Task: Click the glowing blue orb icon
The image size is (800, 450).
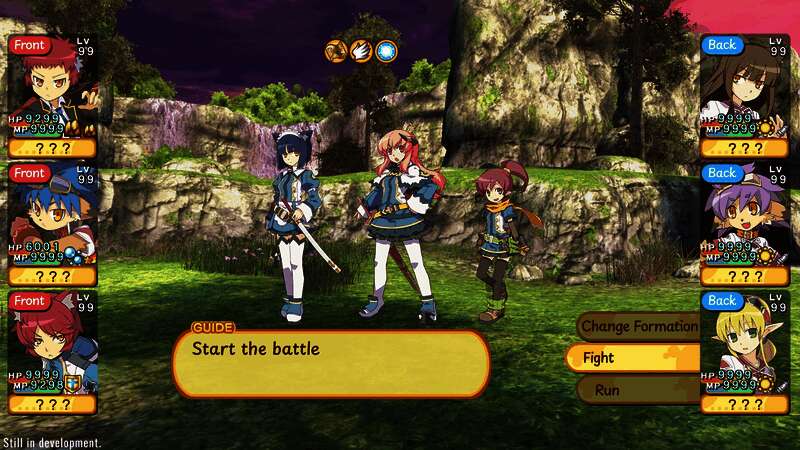Action: (x=386, y=50)
